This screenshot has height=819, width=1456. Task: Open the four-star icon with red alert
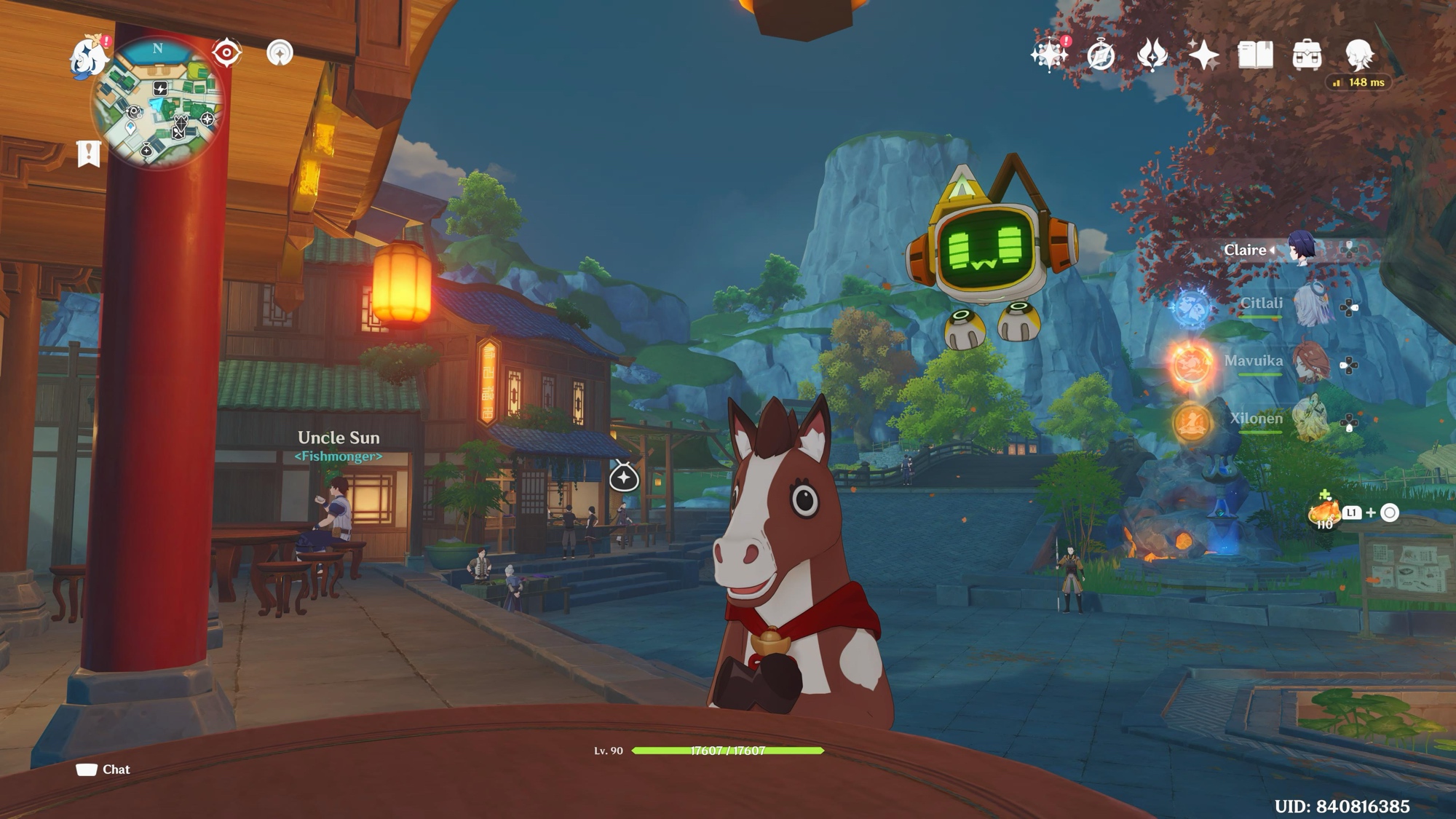pyautogui.click(x=1049, y=55)
